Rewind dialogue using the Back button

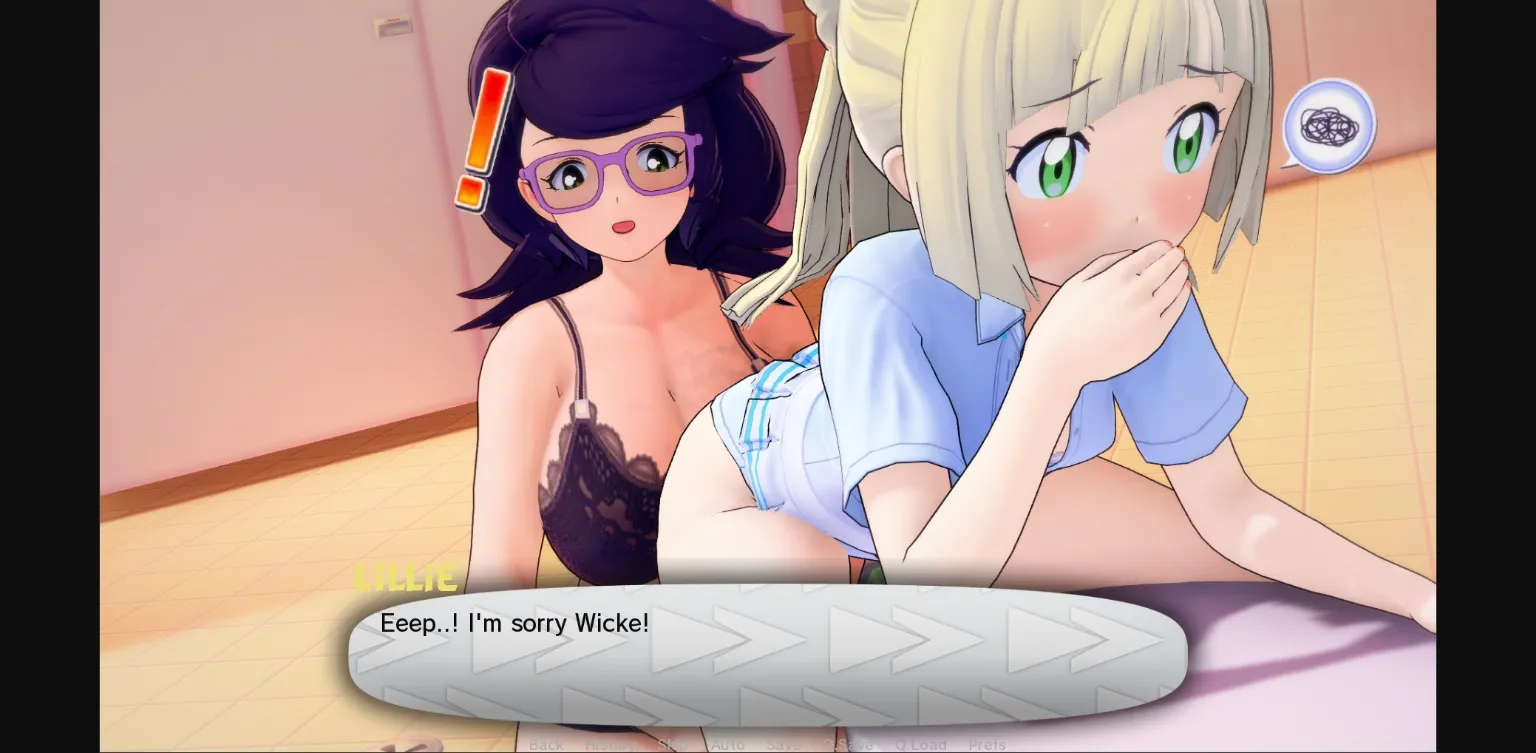(546, 744)
